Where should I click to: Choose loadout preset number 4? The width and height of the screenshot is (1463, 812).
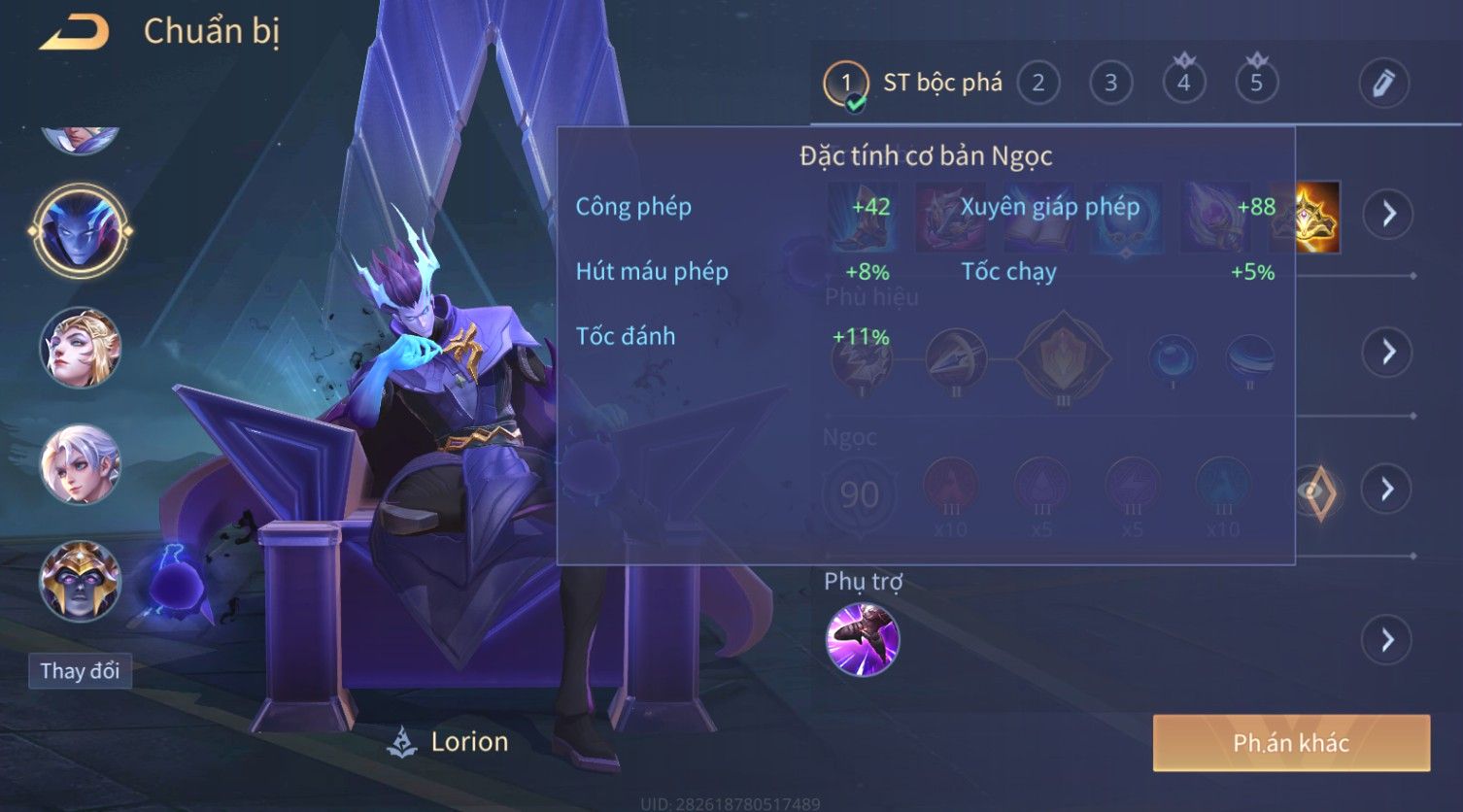point(1183,84)
